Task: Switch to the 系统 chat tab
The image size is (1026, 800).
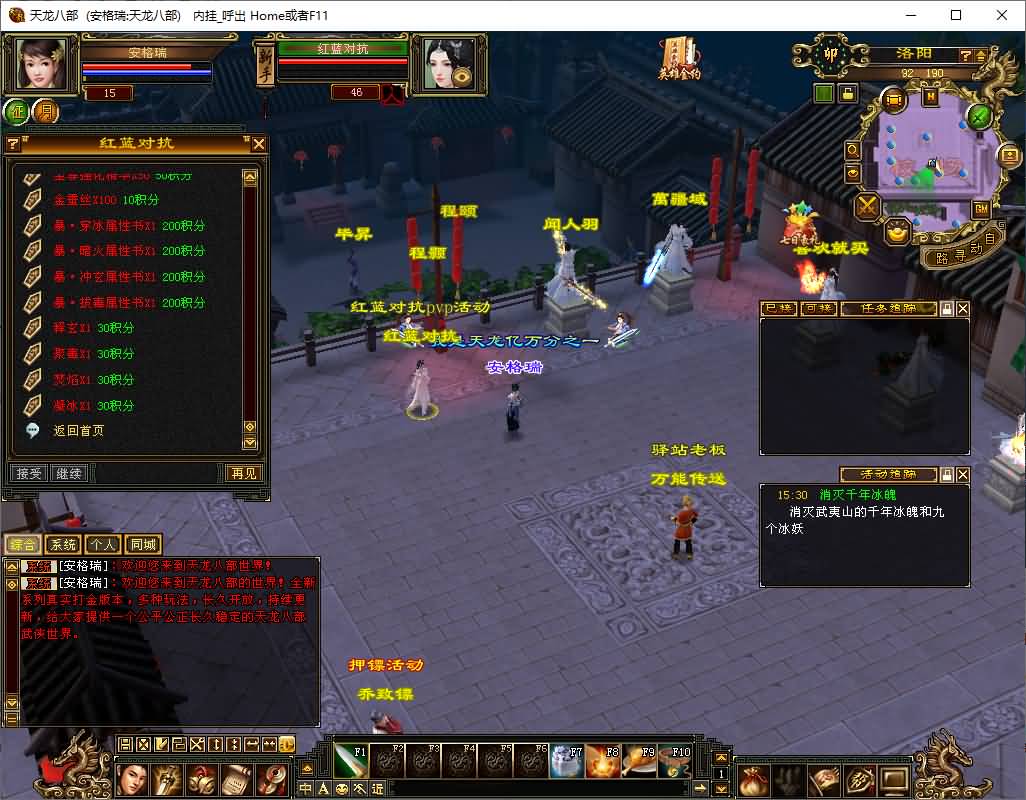Action: 63,545
